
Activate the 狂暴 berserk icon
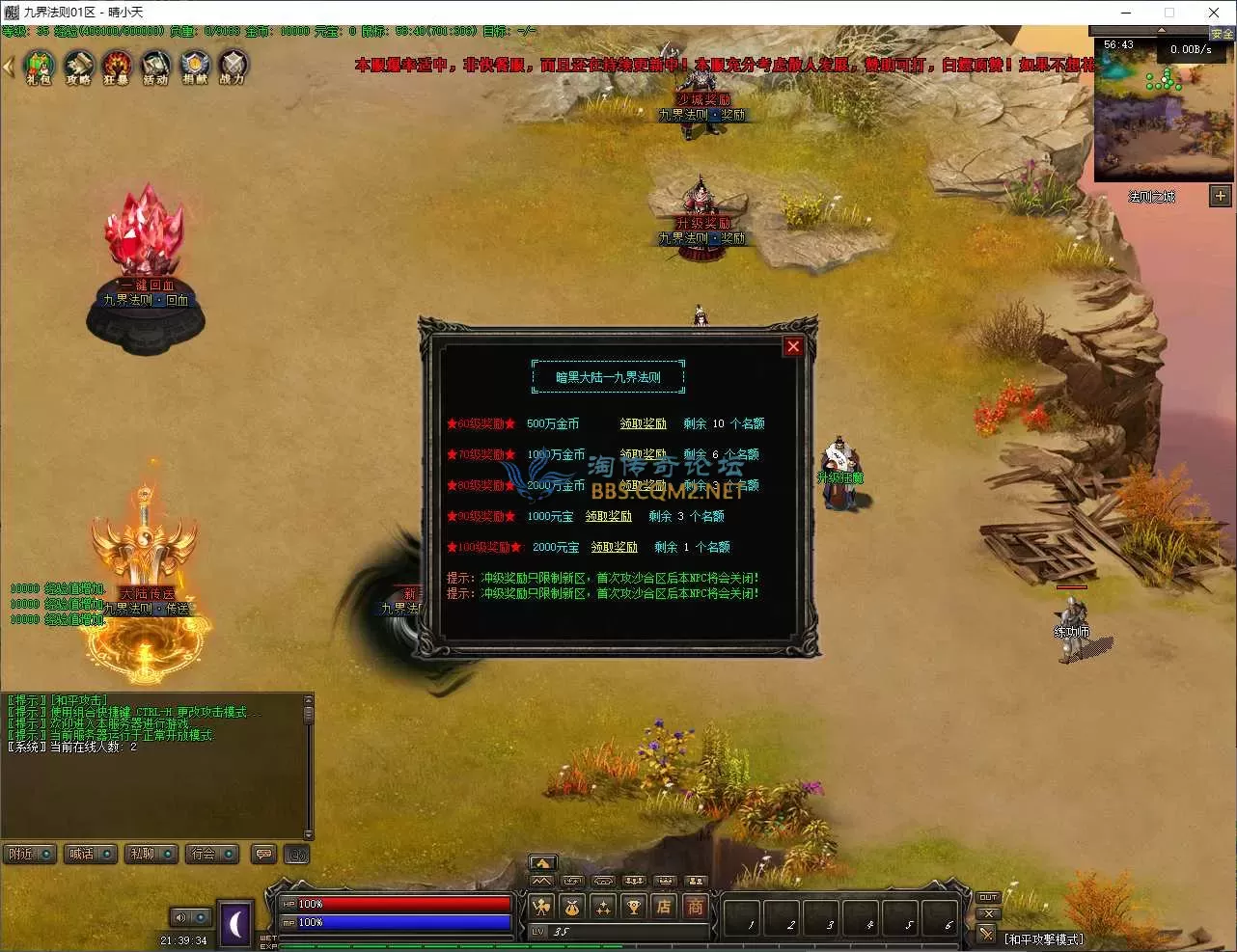117,67
